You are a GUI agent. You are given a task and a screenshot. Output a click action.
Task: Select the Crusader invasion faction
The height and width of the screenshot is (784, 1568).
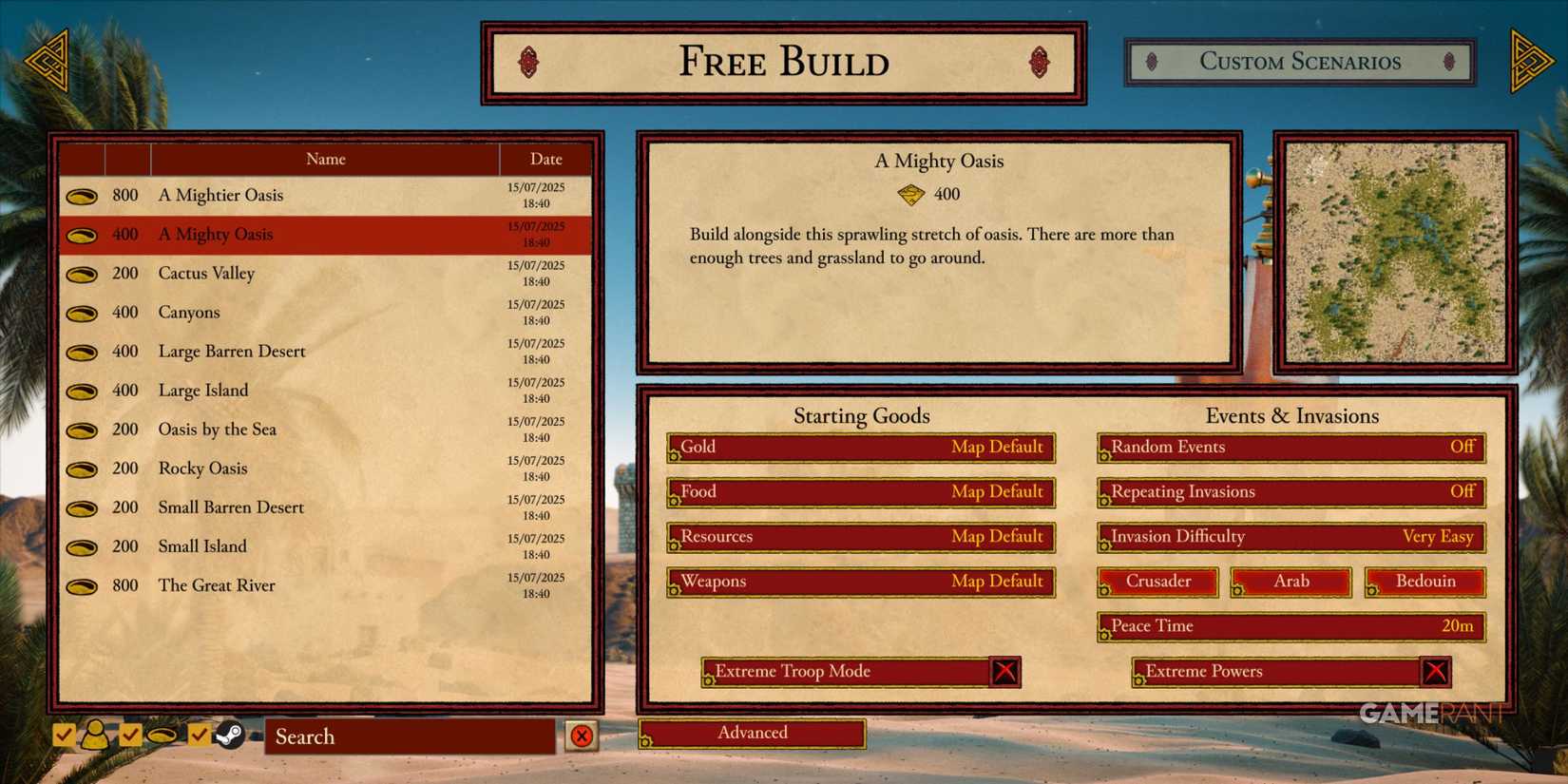[x=1157, y=582]
